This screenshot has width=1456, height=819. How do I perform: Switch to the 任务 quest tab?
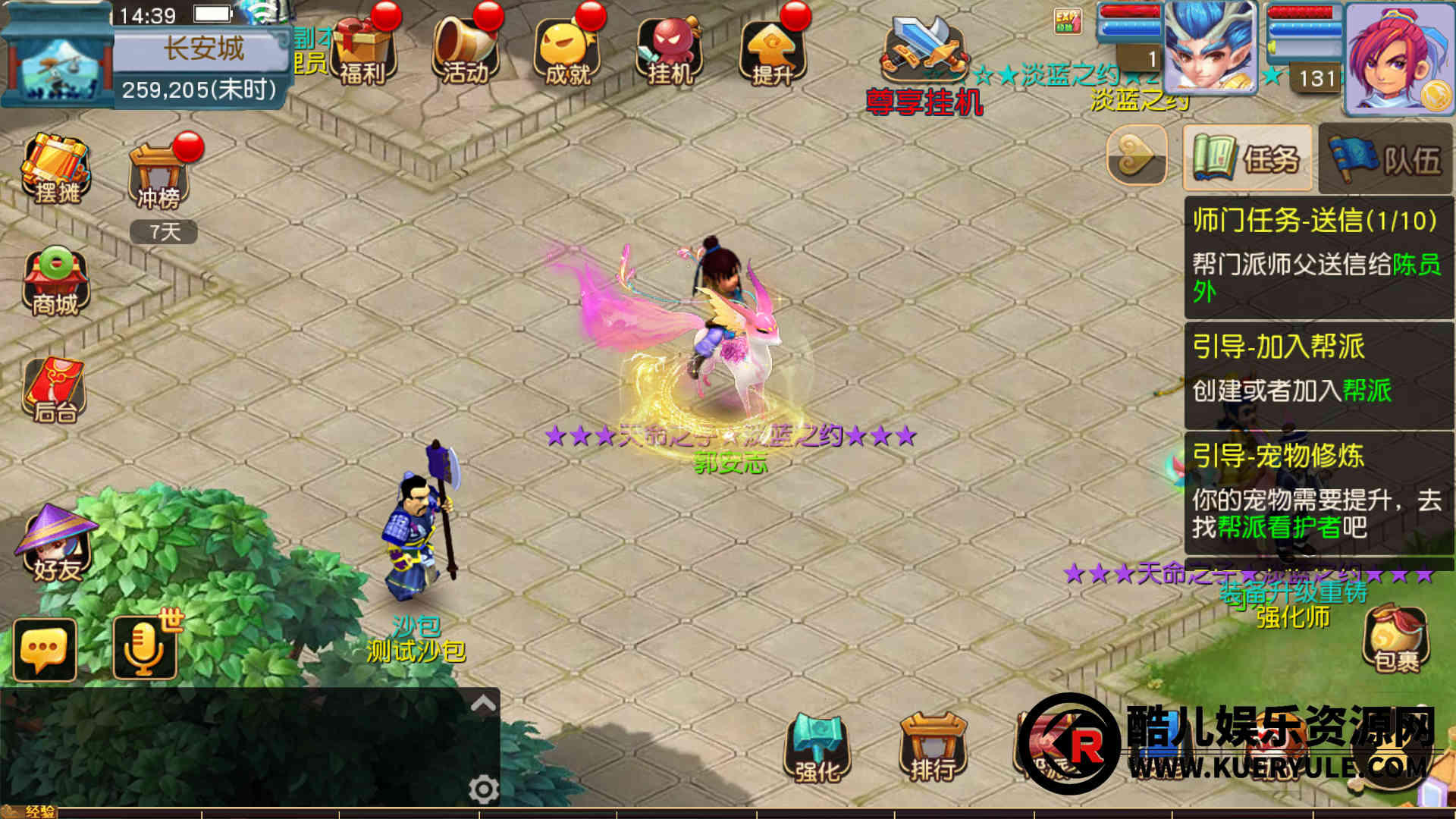pyautogui.click(x=1247, y=158)
